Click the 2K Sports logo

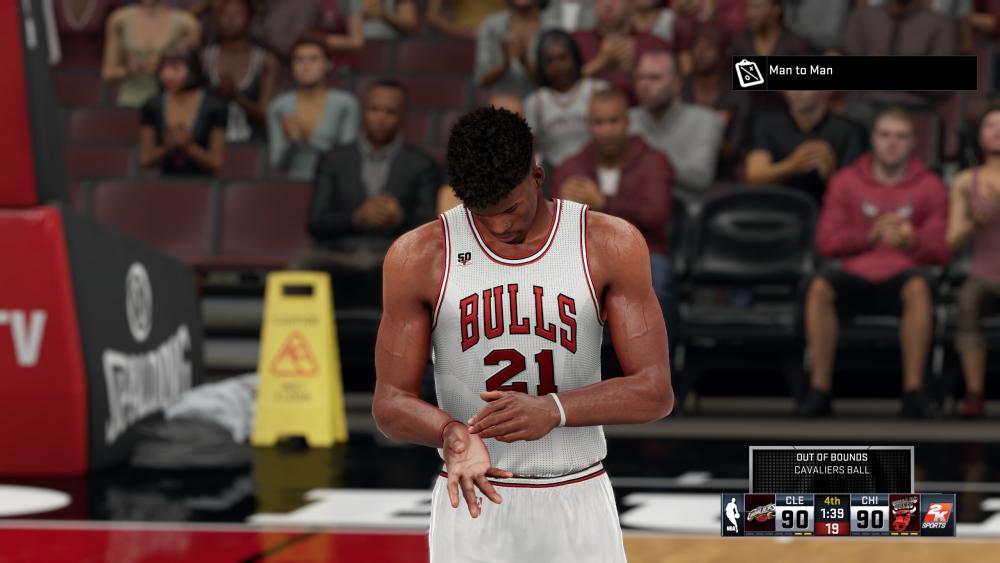coord(938,514)
